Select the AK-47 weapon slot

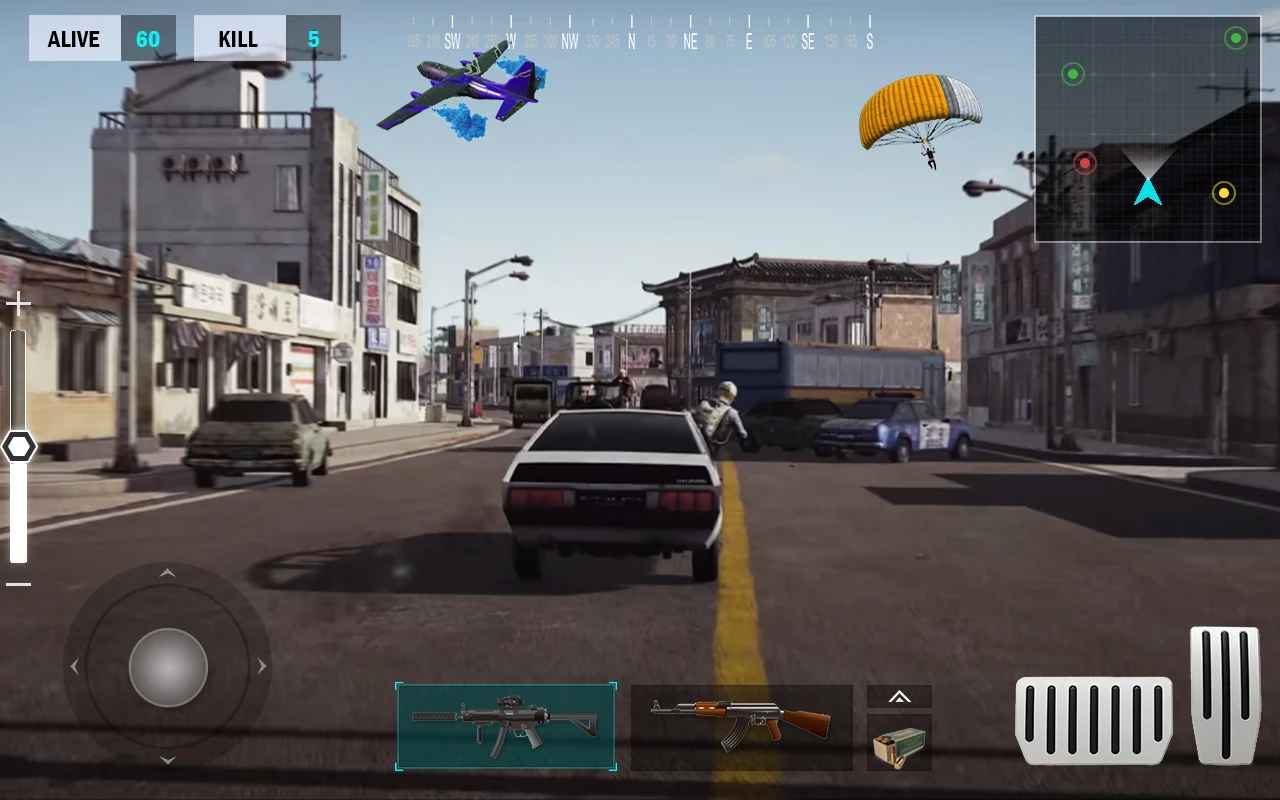[740, 726]
